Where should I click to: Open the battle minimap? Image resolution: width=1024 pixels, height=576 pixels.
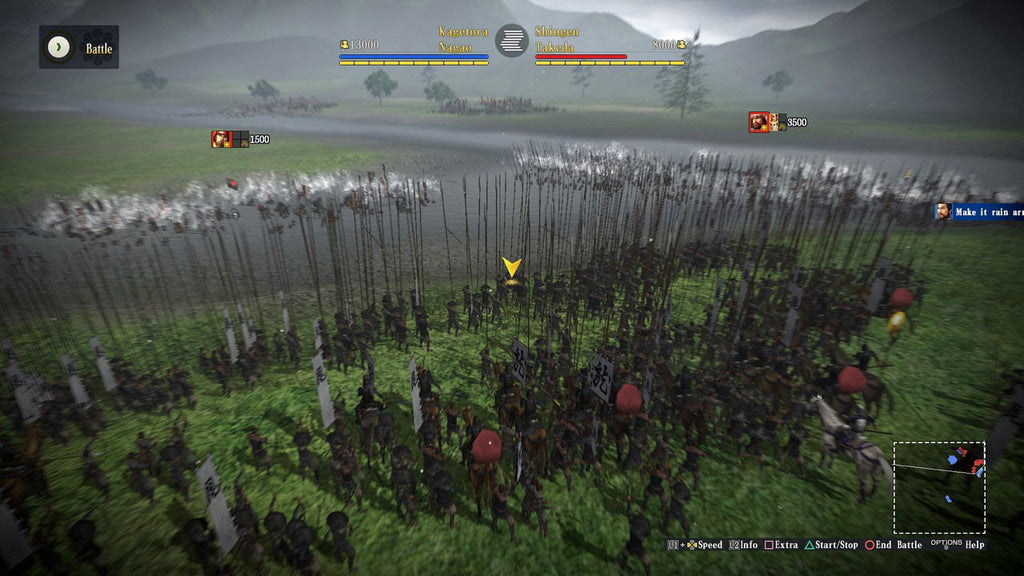click(x=939, y=487)
